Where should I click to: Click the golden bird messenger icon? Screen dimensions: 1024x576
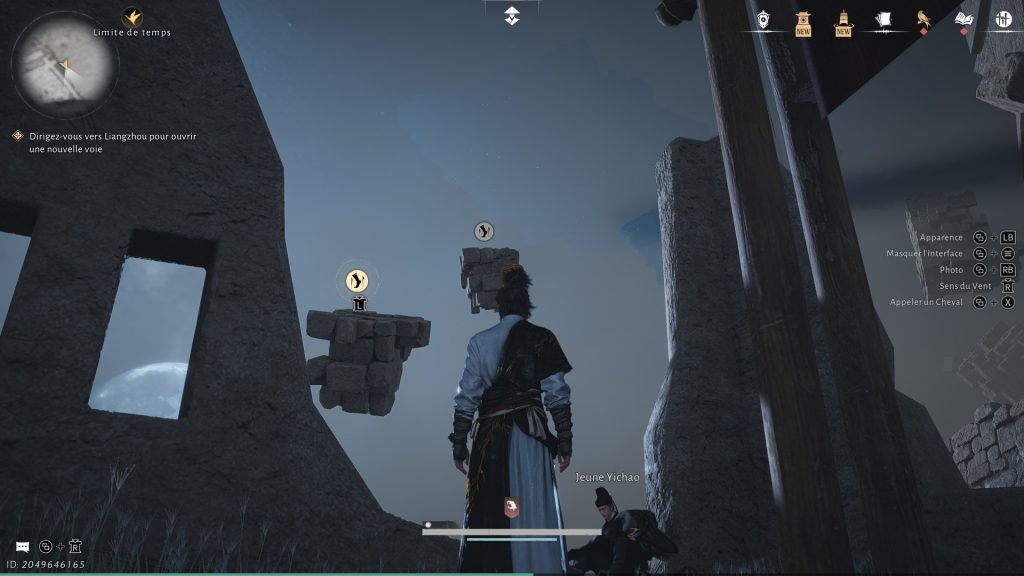(923, 19)
